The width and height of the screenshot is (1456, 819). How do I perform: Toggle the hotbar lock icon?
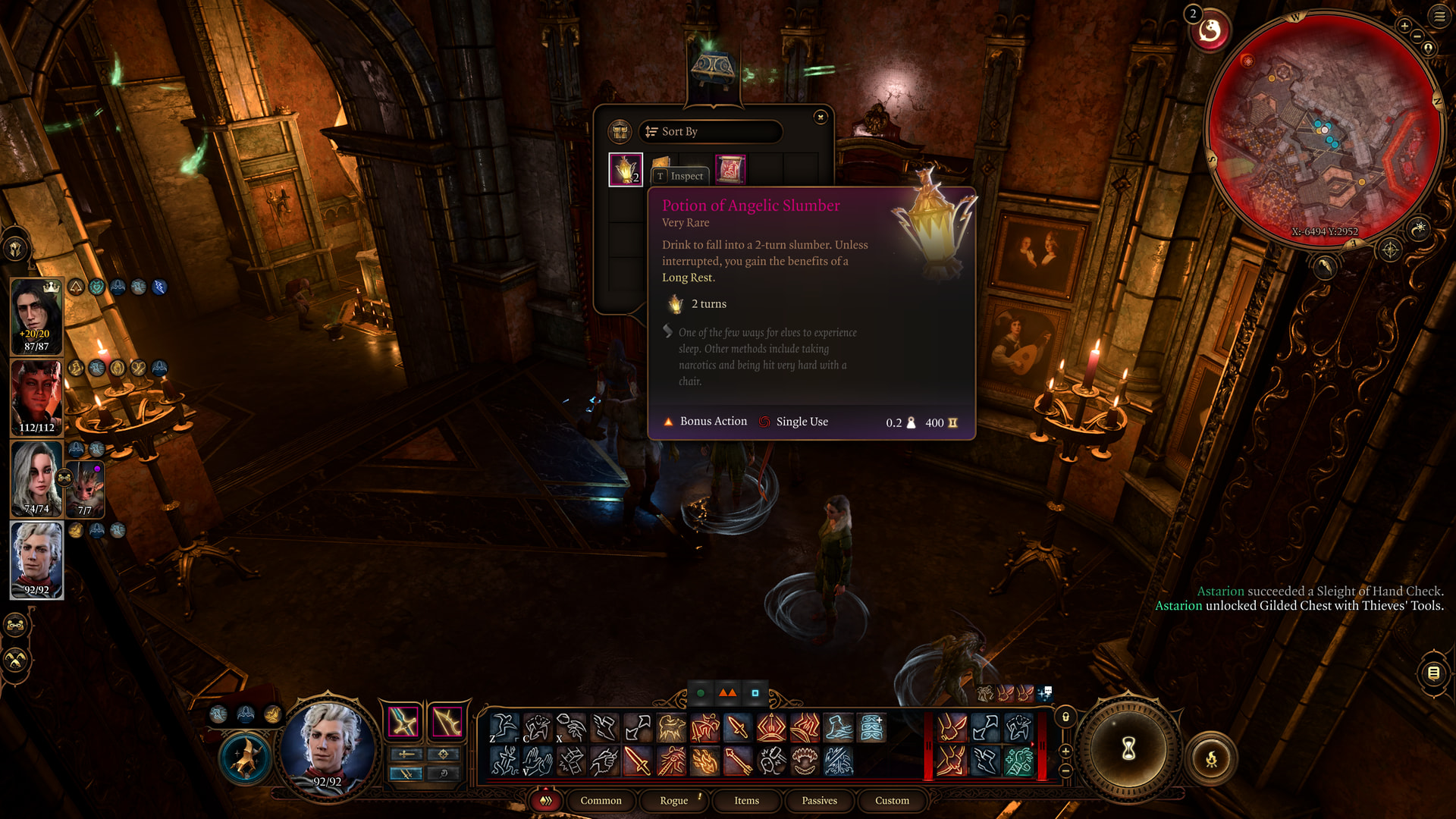[1065, 717]
